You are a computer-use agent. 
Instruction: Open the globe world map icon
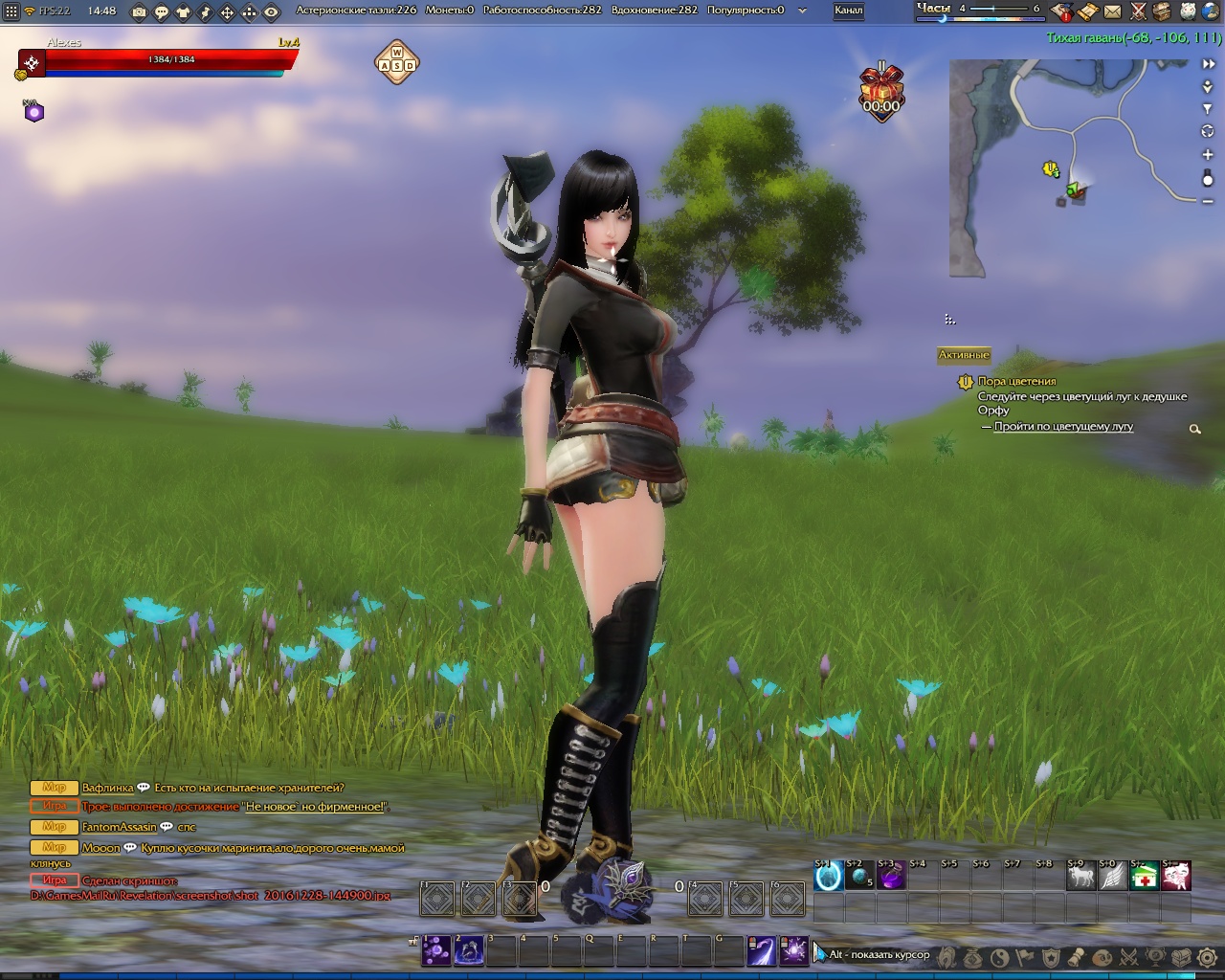[x=1211, y=11]
